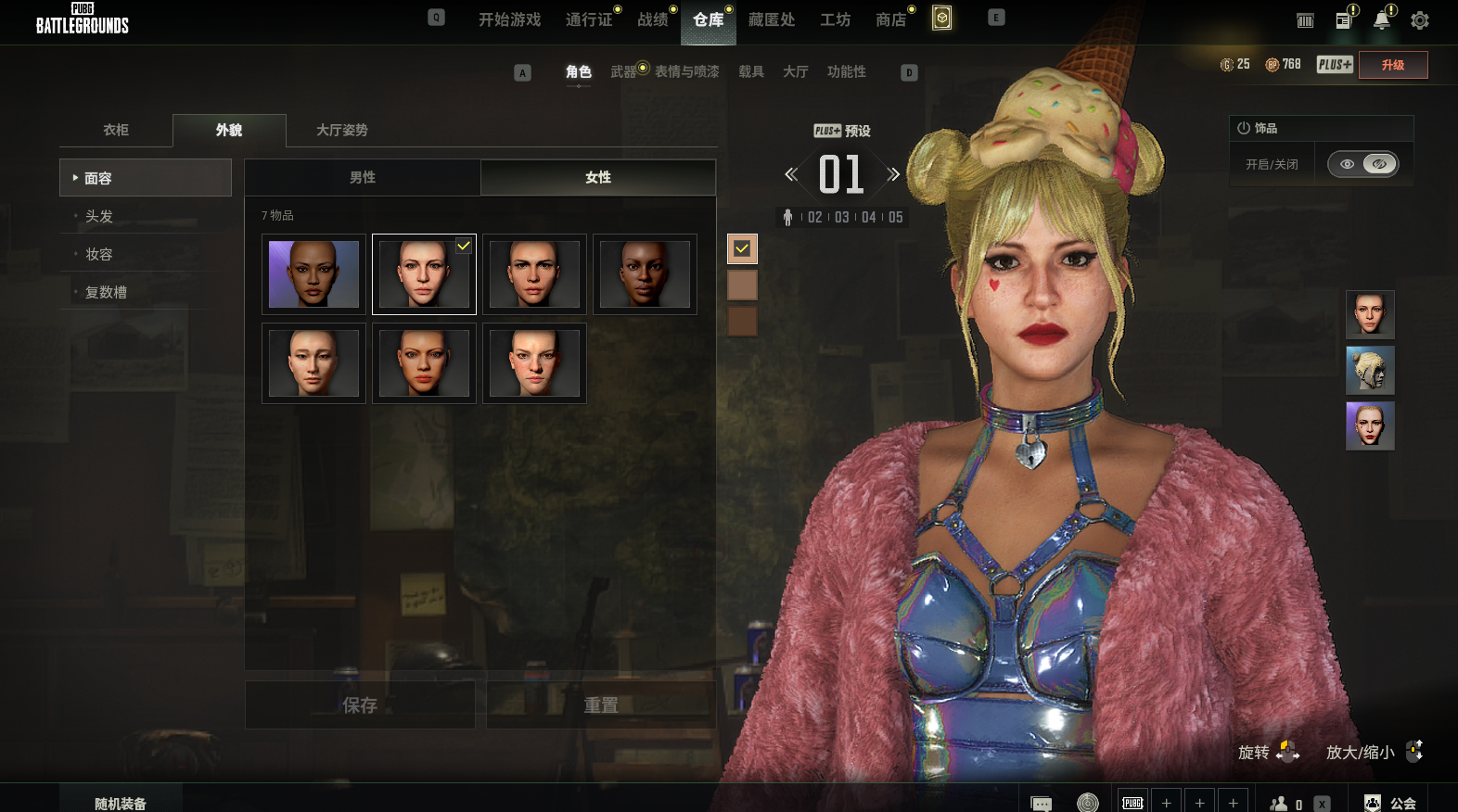Choose the 男性 gender tab
Image resolution: width=1458 pixels, height=812 pixels.
(x=363, y=177)
